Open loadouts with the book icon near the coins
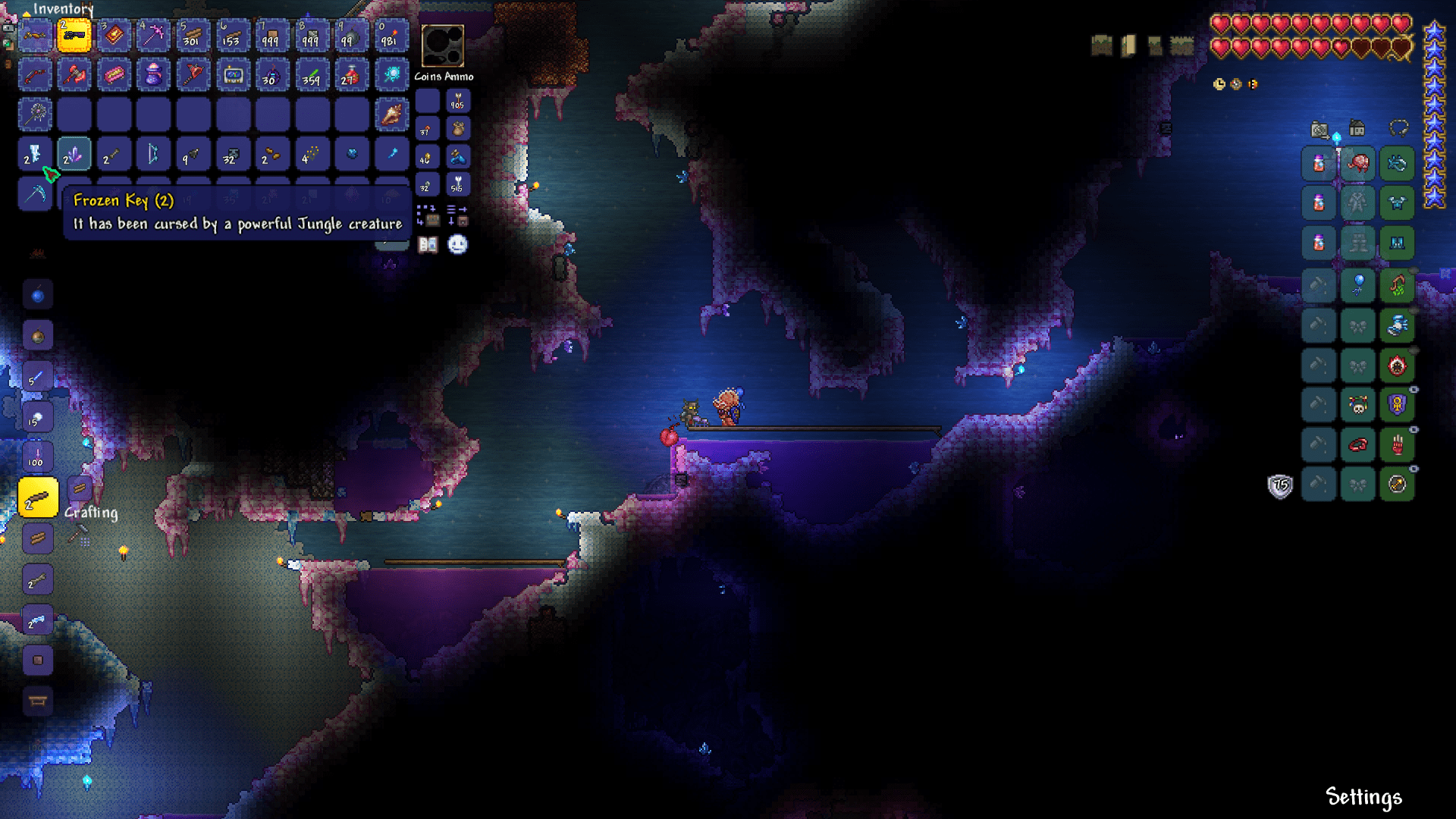 coord(426,244)
